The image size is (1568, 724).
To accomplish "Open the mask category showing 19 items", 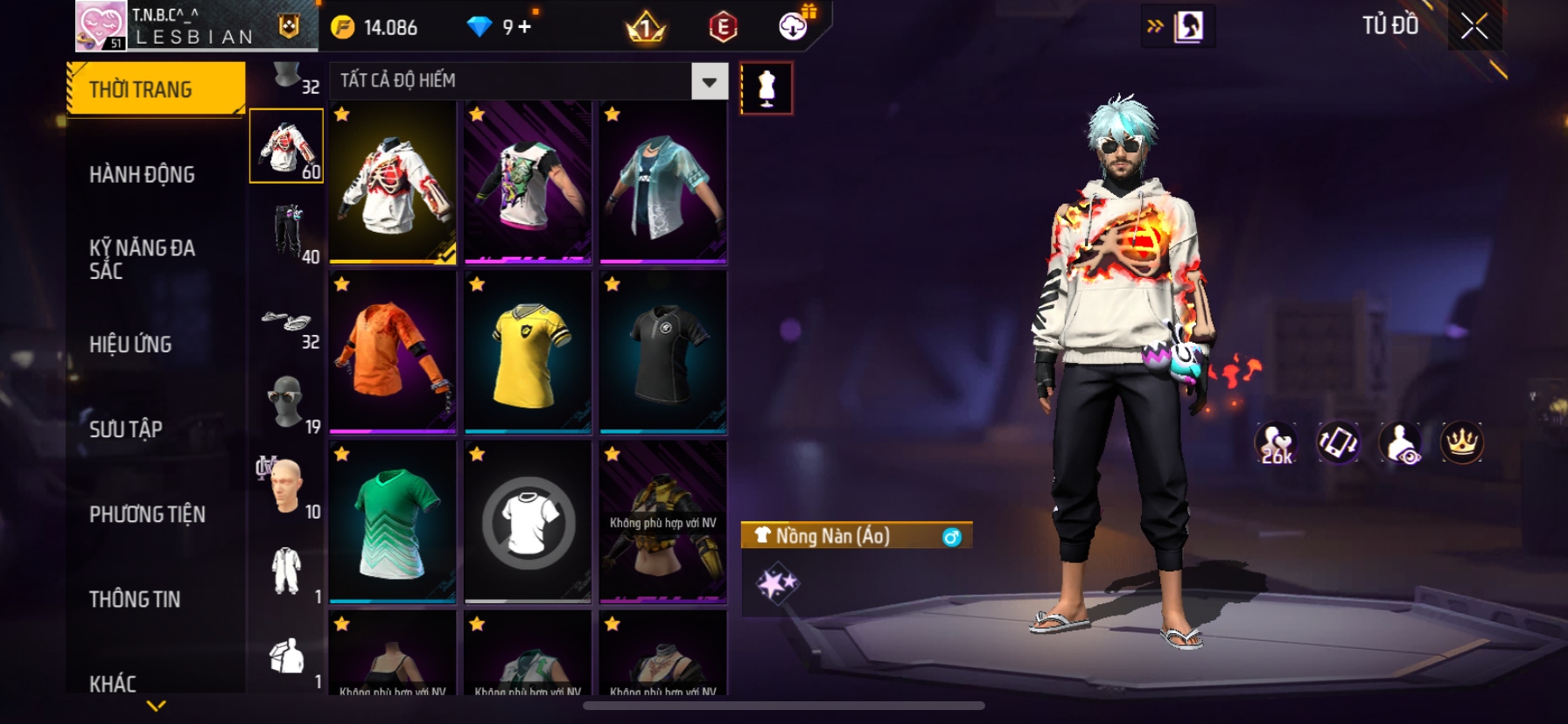I will [x=287, y=401].
